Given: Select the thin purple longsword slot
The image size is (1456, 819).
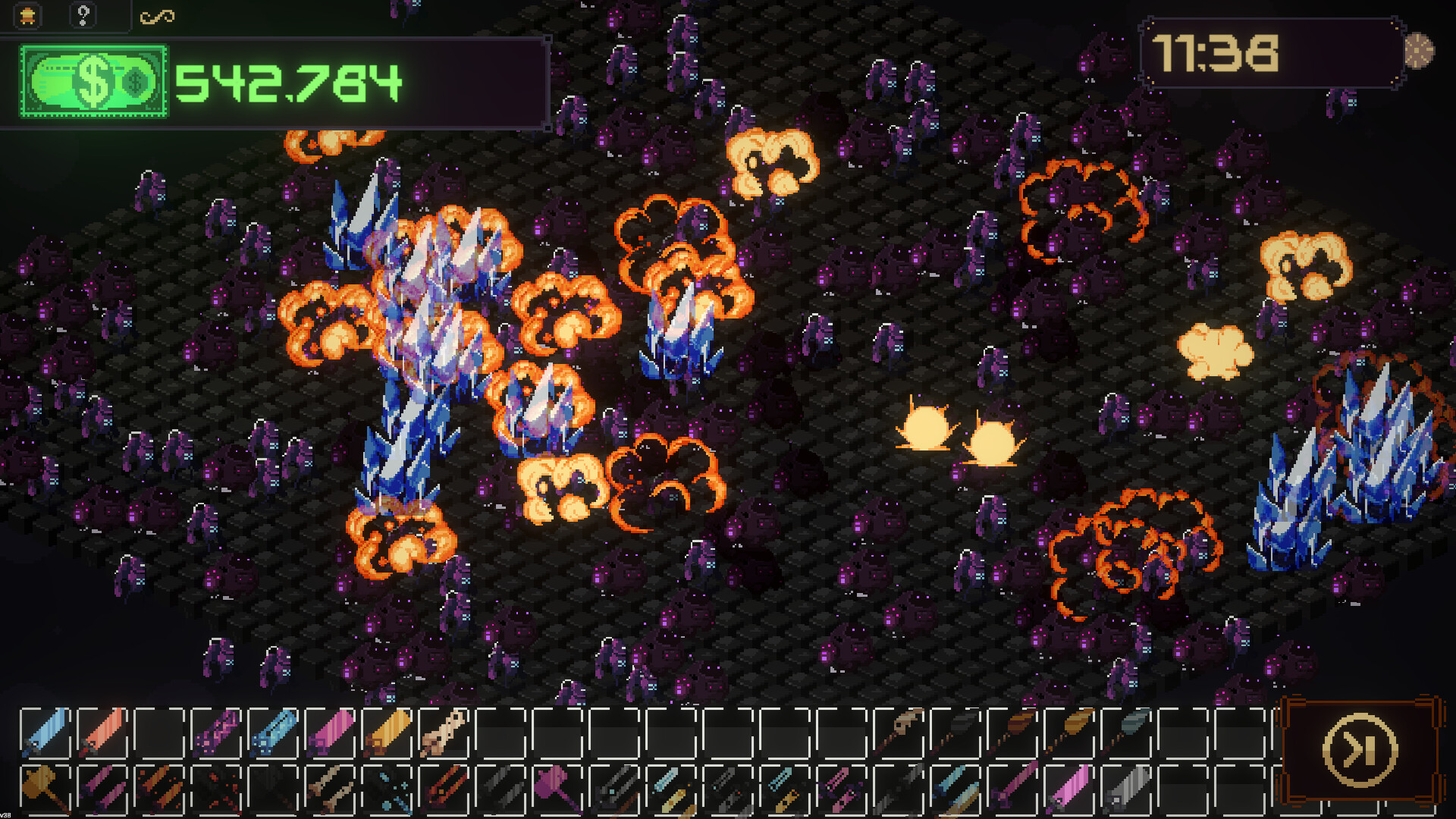Looking at the screenshot, I should (1013, 789).
